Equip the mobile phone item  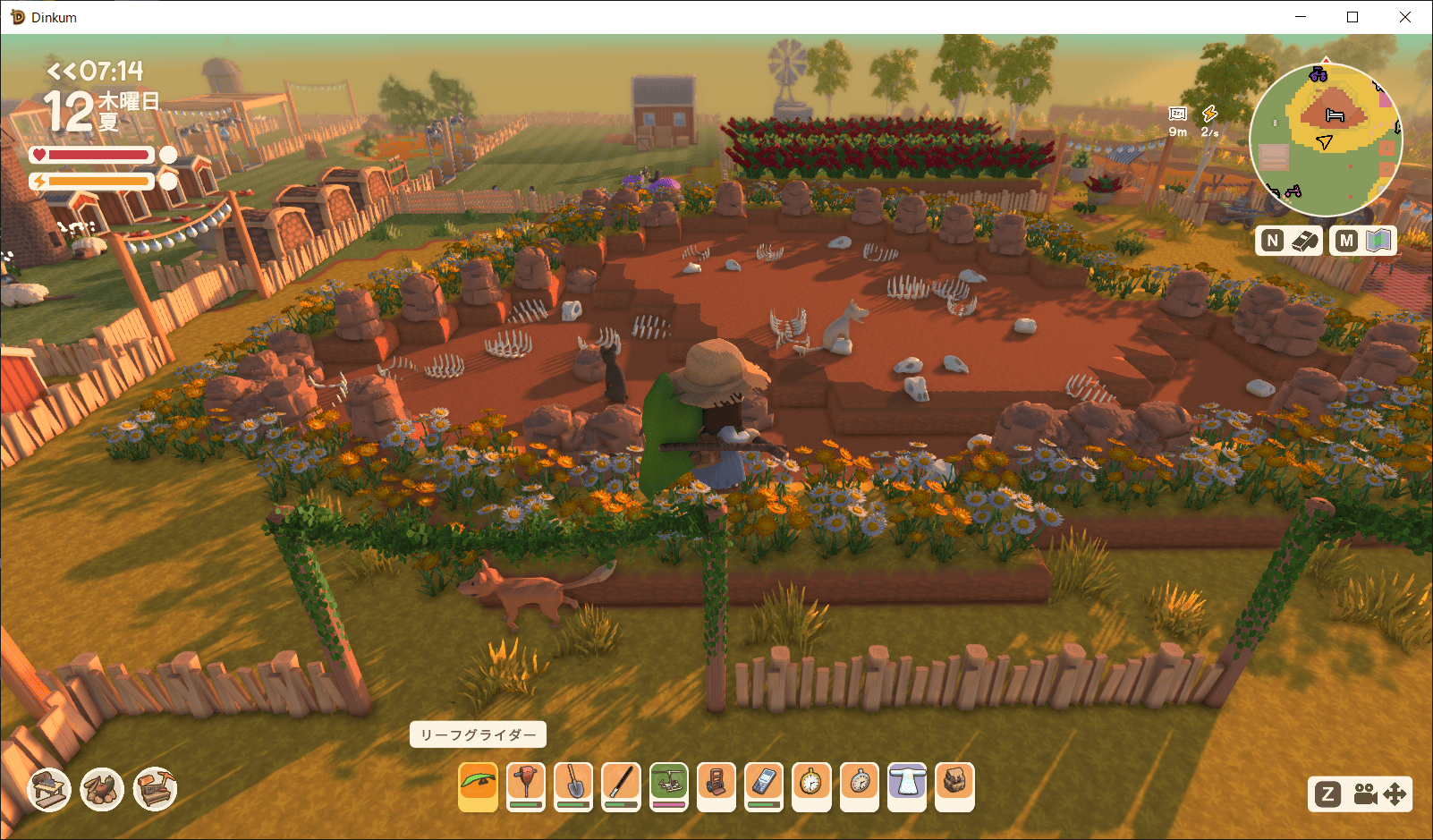coord(763,786)
